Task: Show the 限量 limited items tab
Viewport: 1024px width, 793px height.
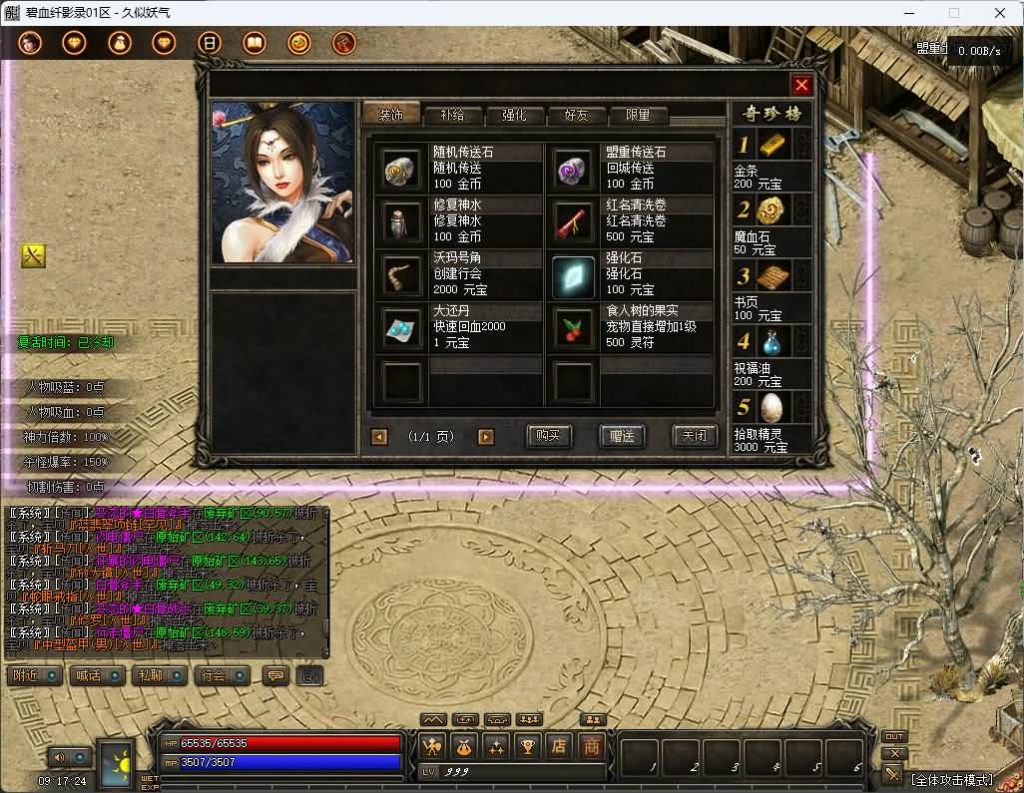Action: pyautogui.click(x=638, y=115)
